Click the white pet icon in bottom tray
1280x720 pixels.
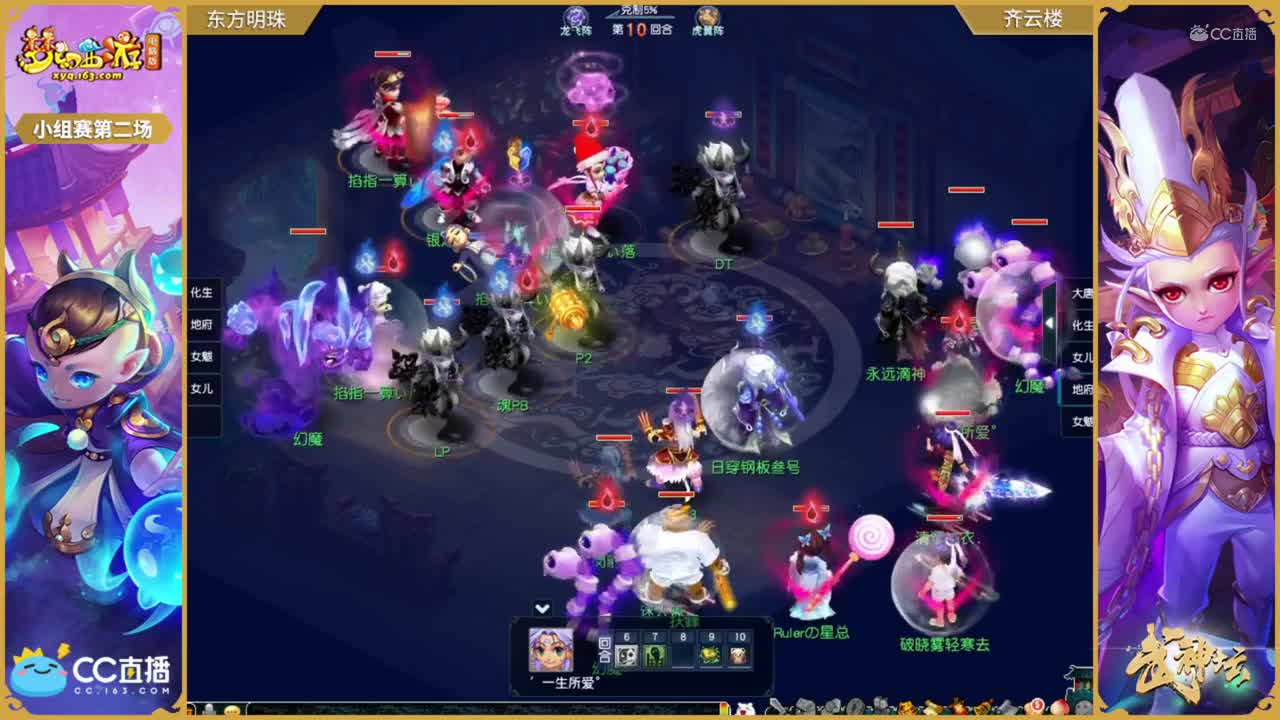pos(745,707)
